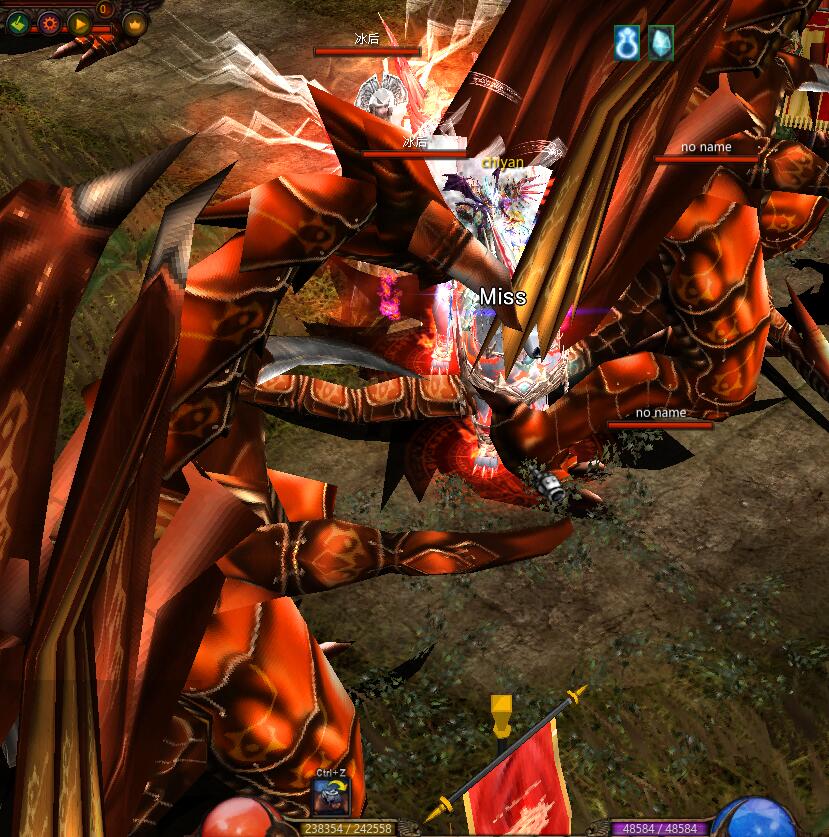Select the cyan crystal buff icon

point(660,43)
